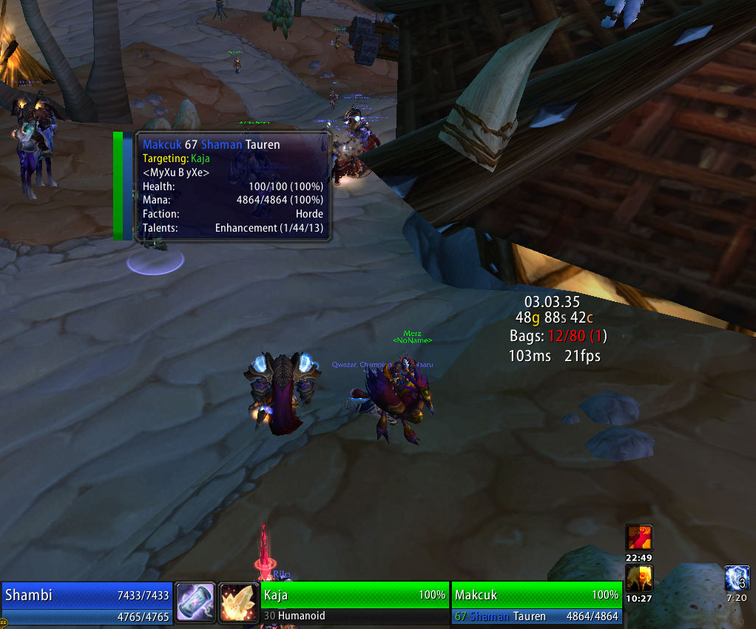Select the Shambi player unit frame
The height and width of the screenshot is (629, 756).
click(x=87, y=603)
